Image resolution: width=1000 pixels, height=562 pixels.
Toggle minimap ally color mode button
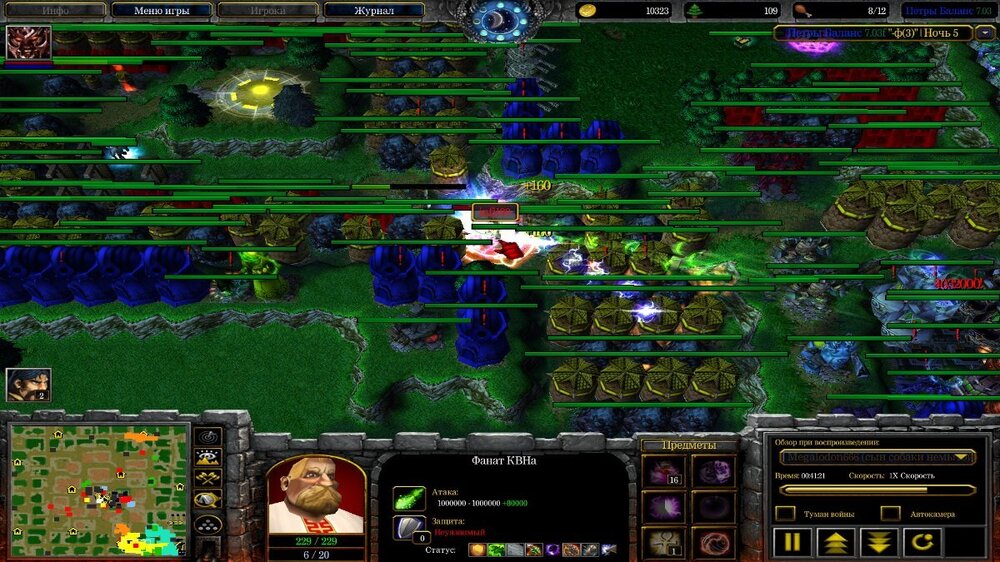tap(208, 480)
